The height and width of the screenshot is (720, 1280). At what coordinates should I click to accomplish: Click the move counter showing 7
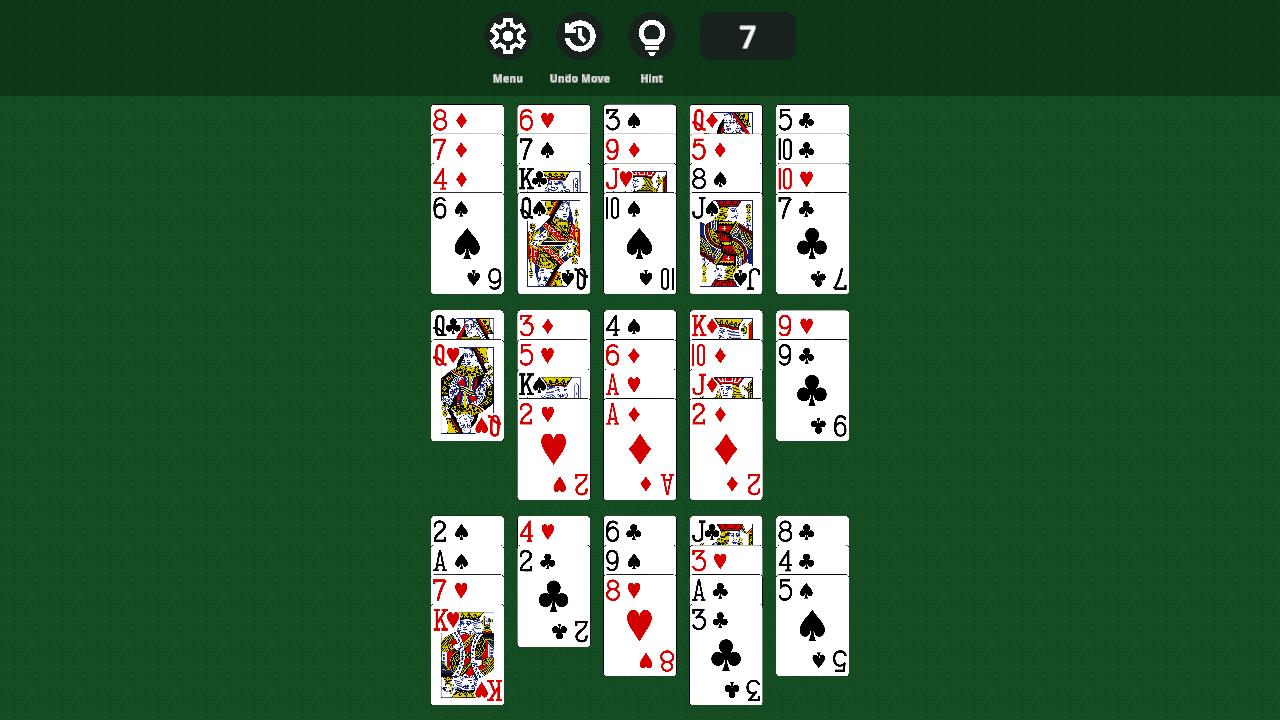pos(747,35)
